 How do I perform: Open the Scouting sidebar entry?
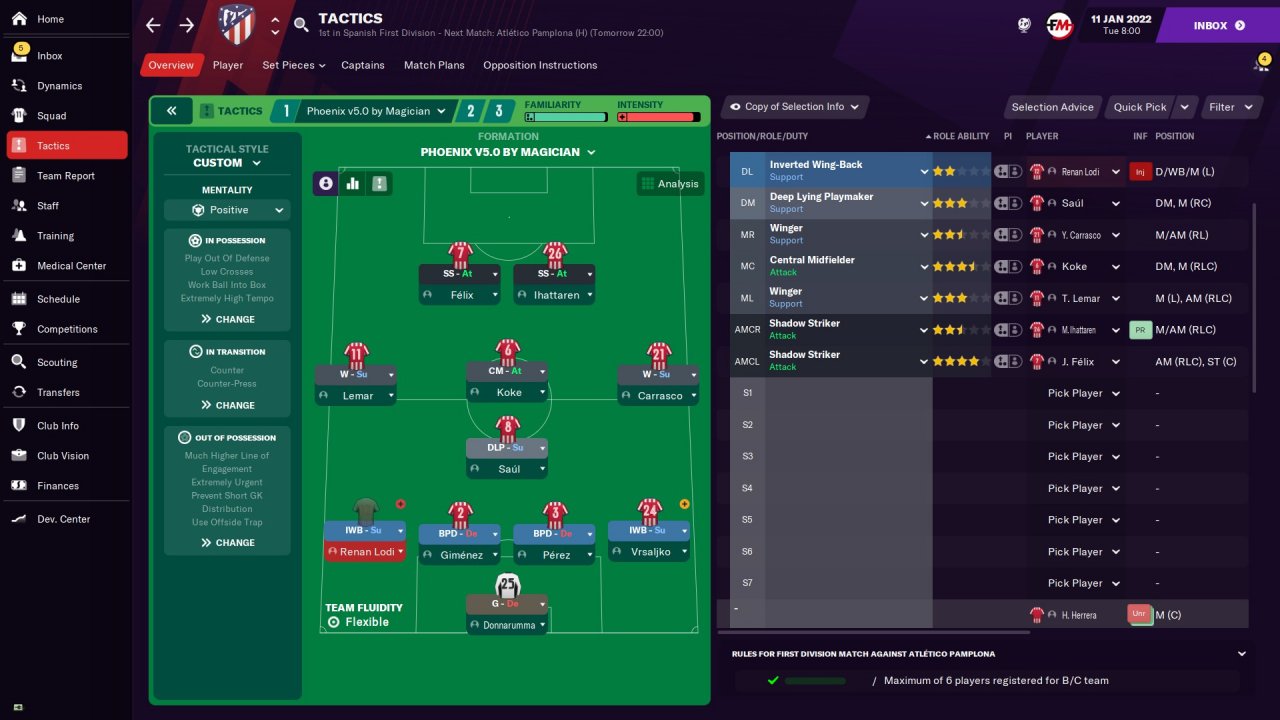click(57, 362)
